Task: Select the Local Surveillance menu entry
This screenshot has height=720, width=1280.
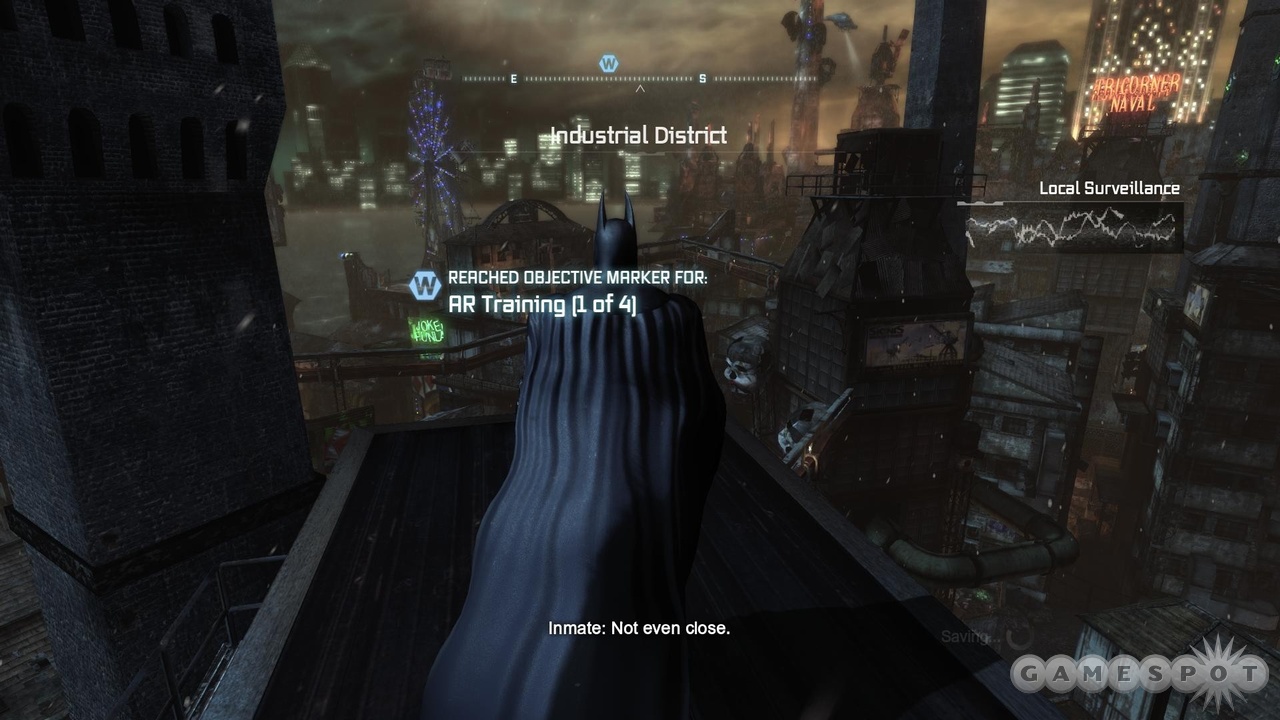Action: [1110, 187]
